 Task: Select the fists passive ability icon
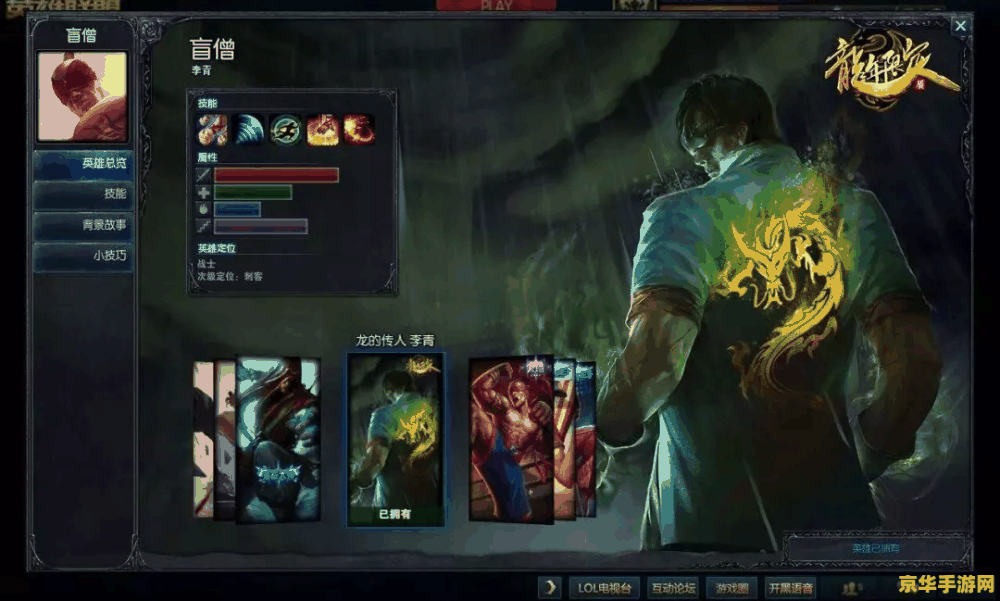coord(212,129)
